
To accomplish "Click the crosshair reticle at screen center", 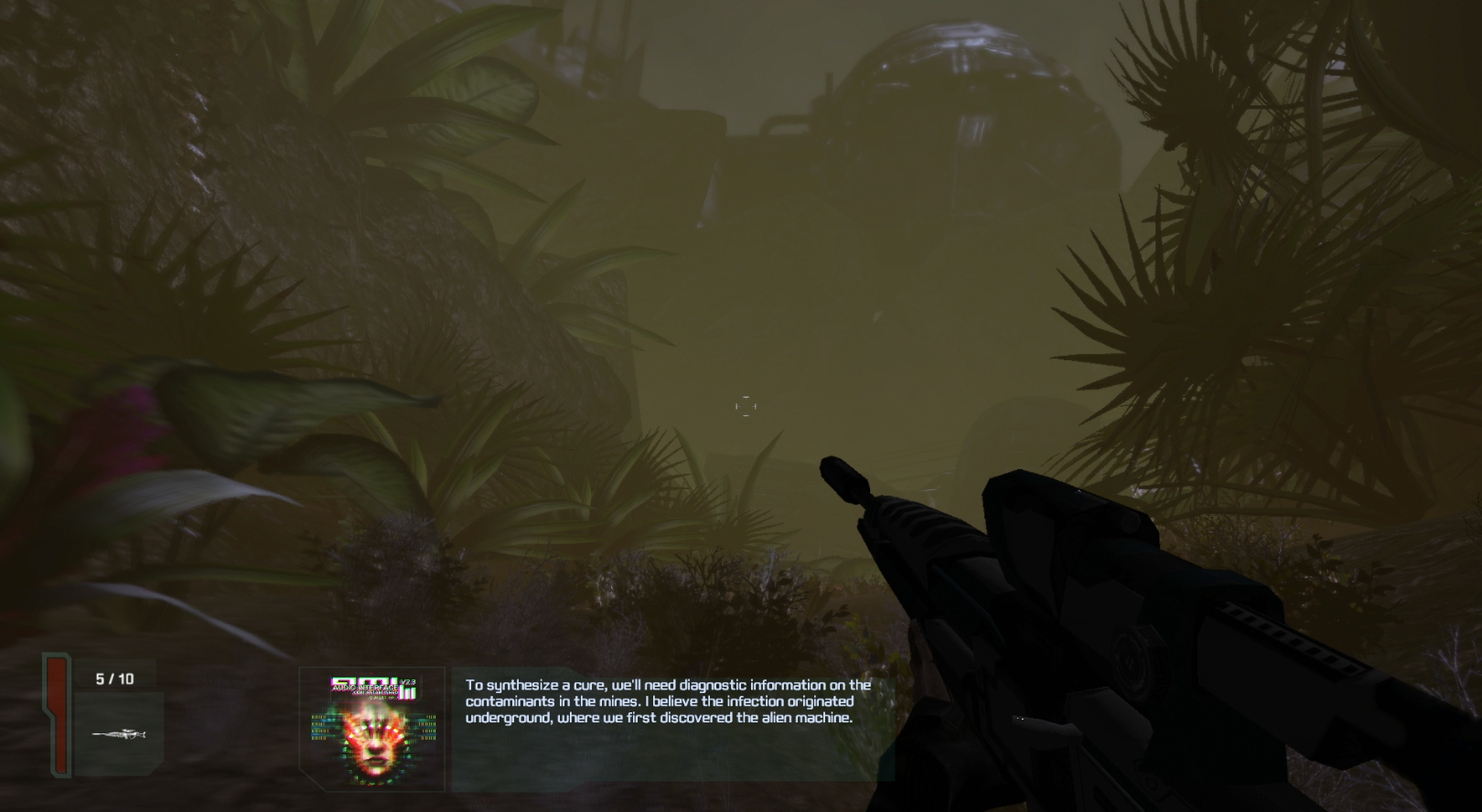I will (746, 404).
